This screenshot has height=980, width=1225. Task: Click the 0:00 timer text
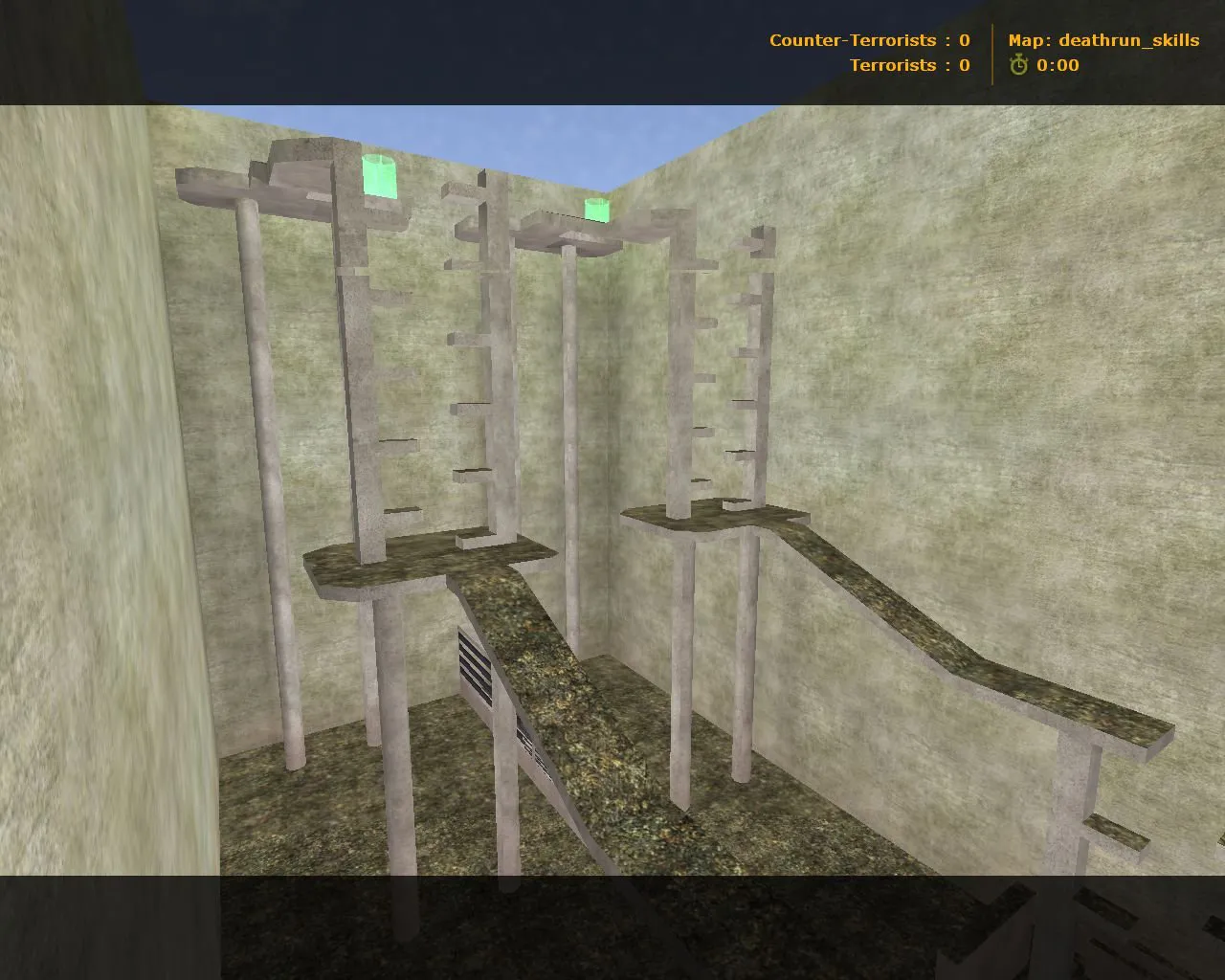[x=1058, y=65]
